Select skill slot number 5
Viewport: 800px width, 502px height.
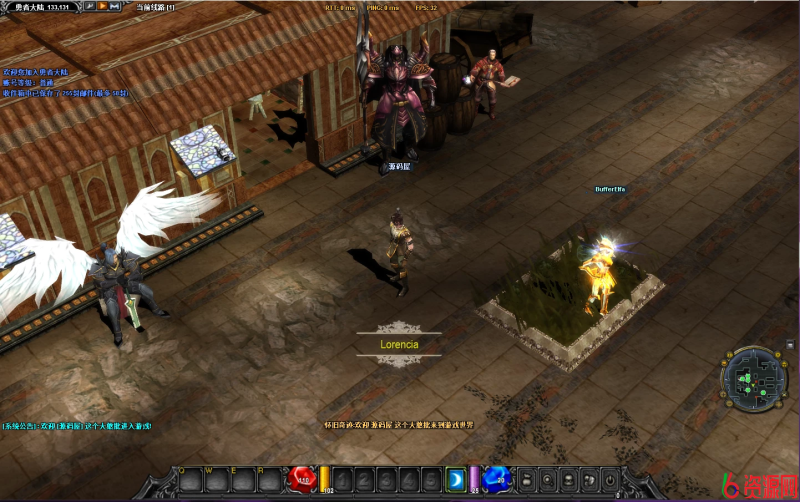pos(431,480)
